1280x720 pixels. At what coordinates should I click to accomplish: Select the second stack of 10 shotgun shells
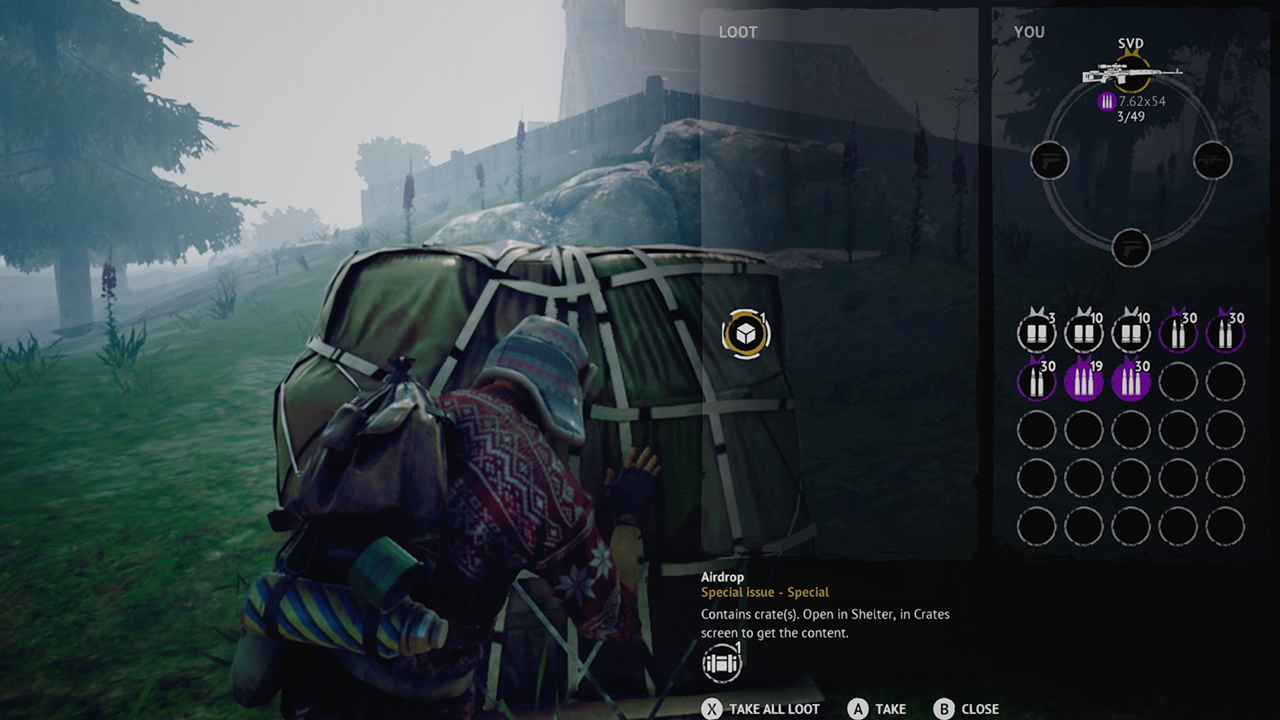click(1131, 330)
